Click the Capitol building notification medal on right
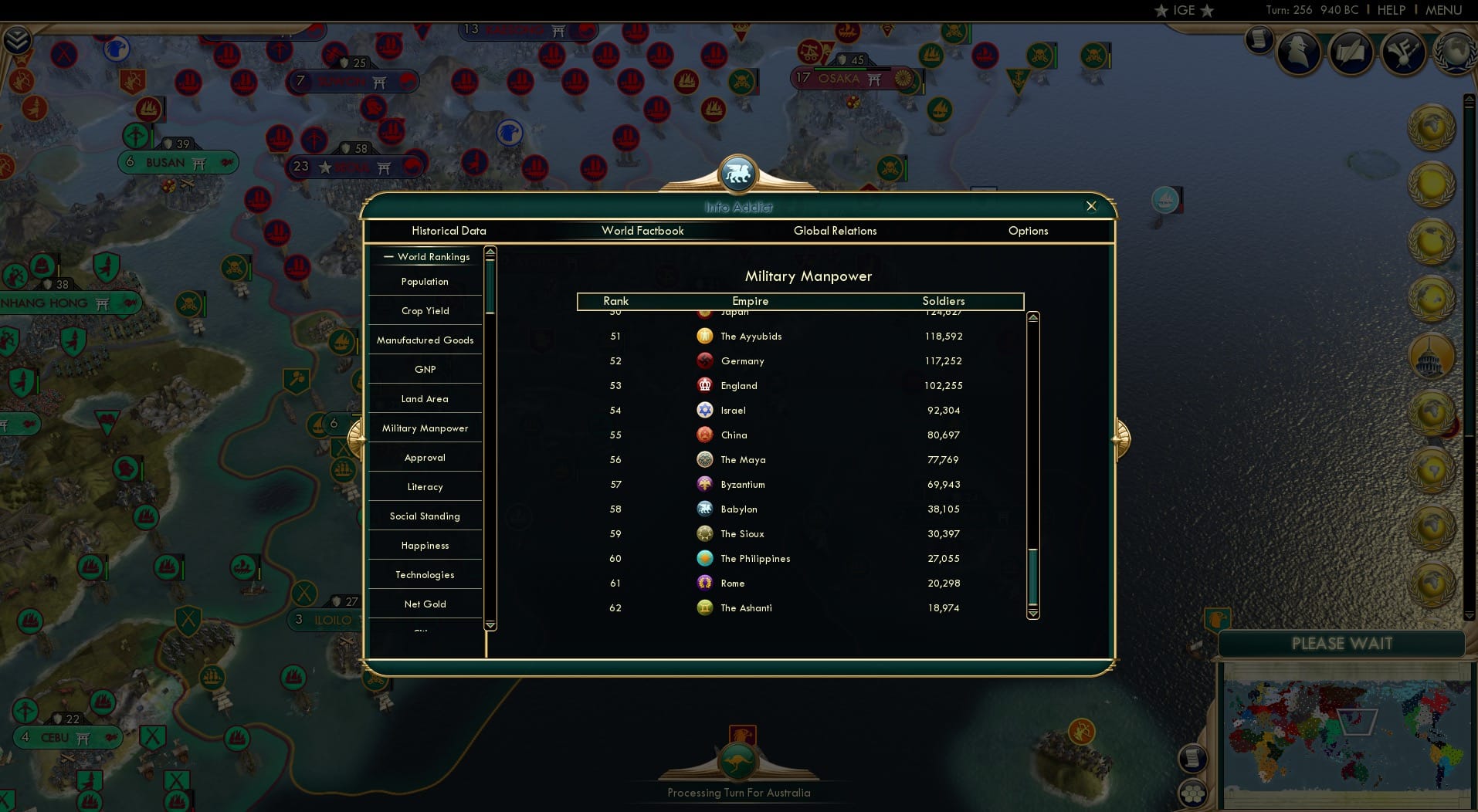 pos(1430,357)
